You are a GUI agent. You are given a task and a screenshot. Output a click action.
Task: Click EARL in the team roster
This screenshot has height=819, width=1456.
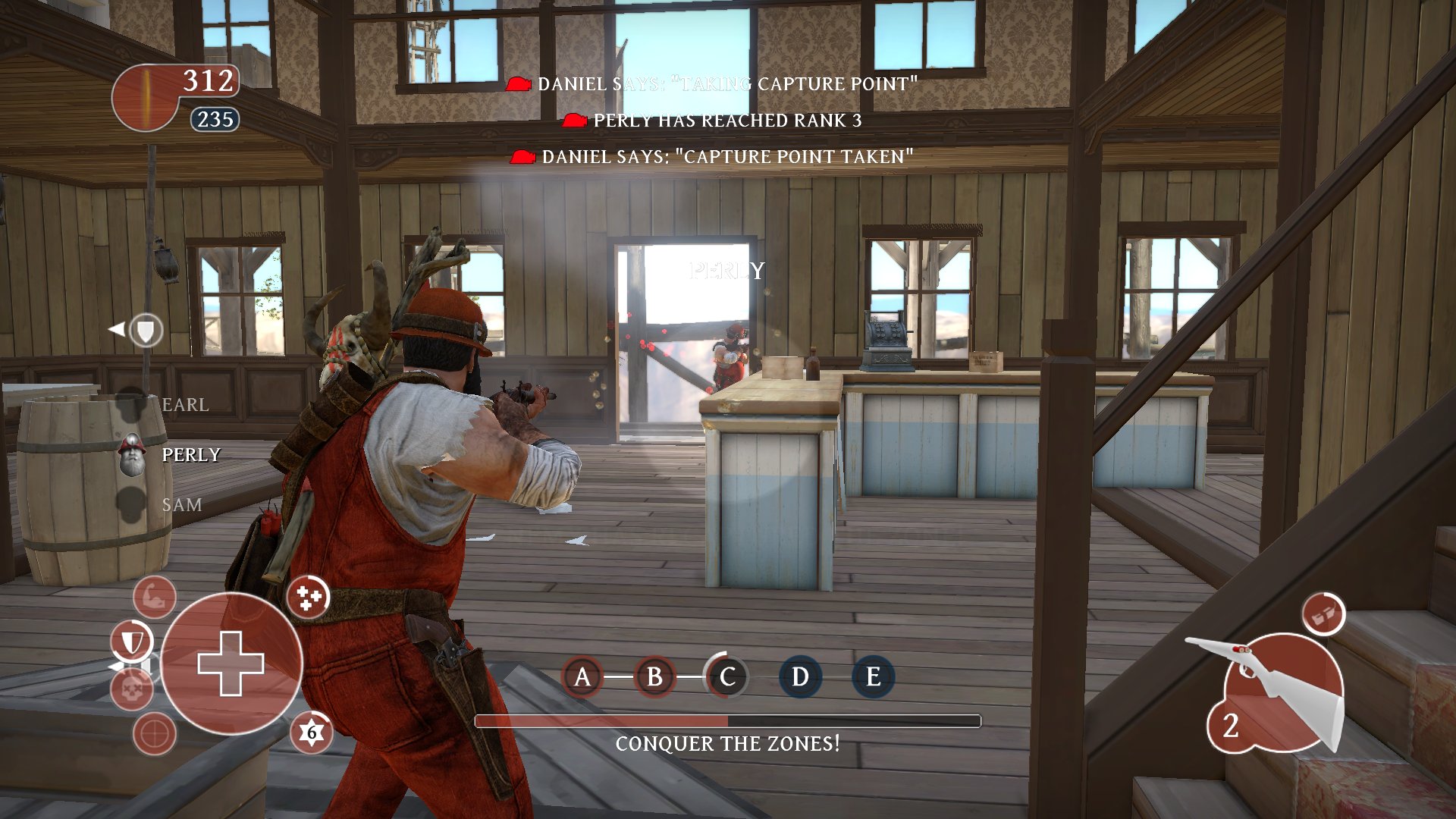point(184,405)
